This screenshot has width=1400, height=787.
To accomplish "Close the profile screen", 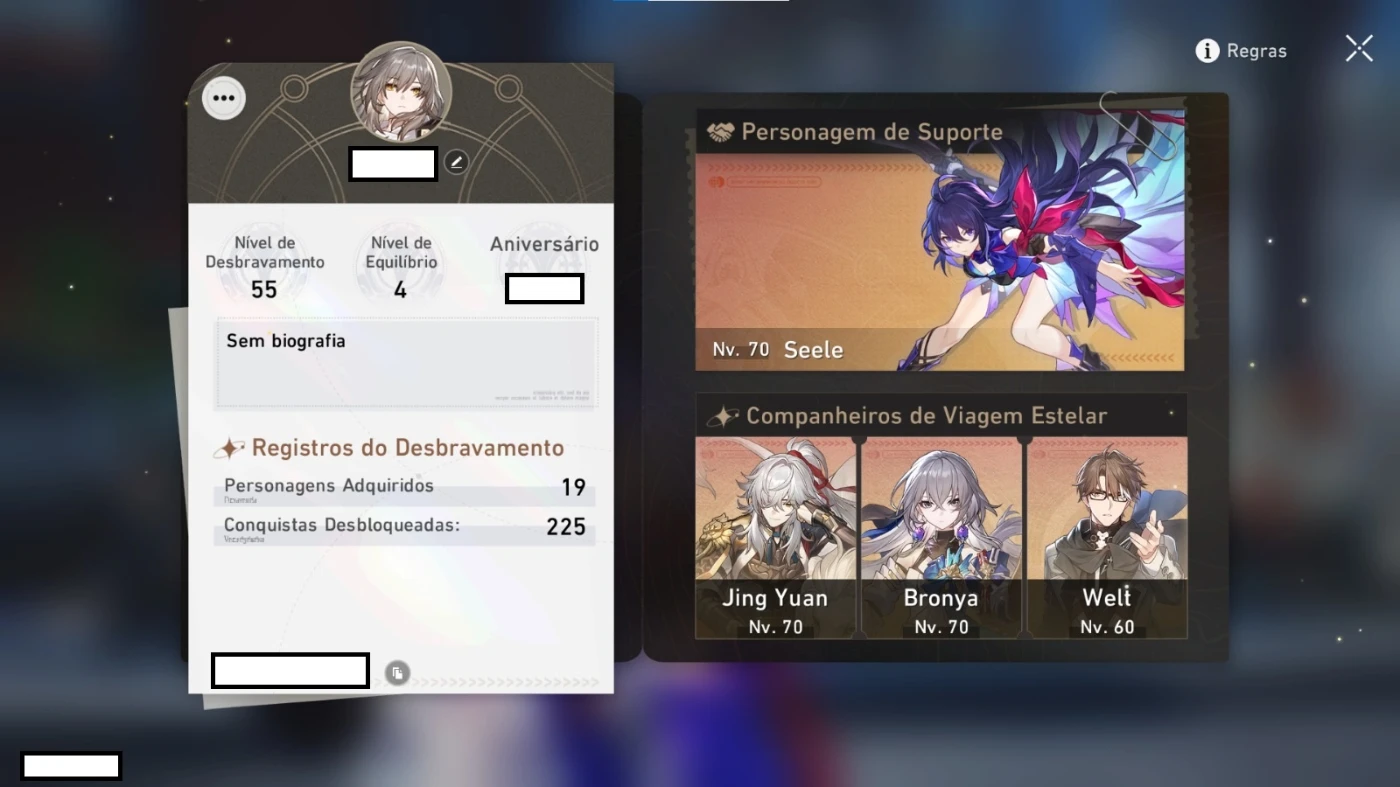I will pyautogui.click(x=1358, y=47).
